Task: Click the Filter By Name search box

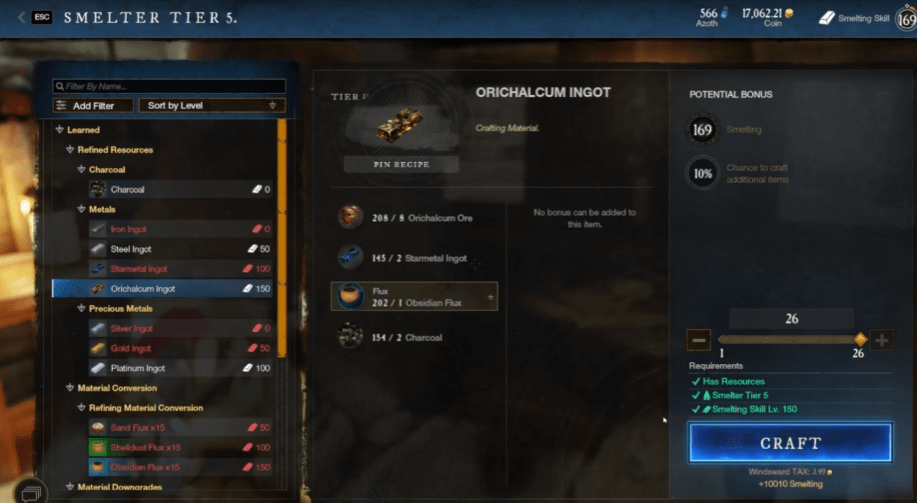Action: 169,87
